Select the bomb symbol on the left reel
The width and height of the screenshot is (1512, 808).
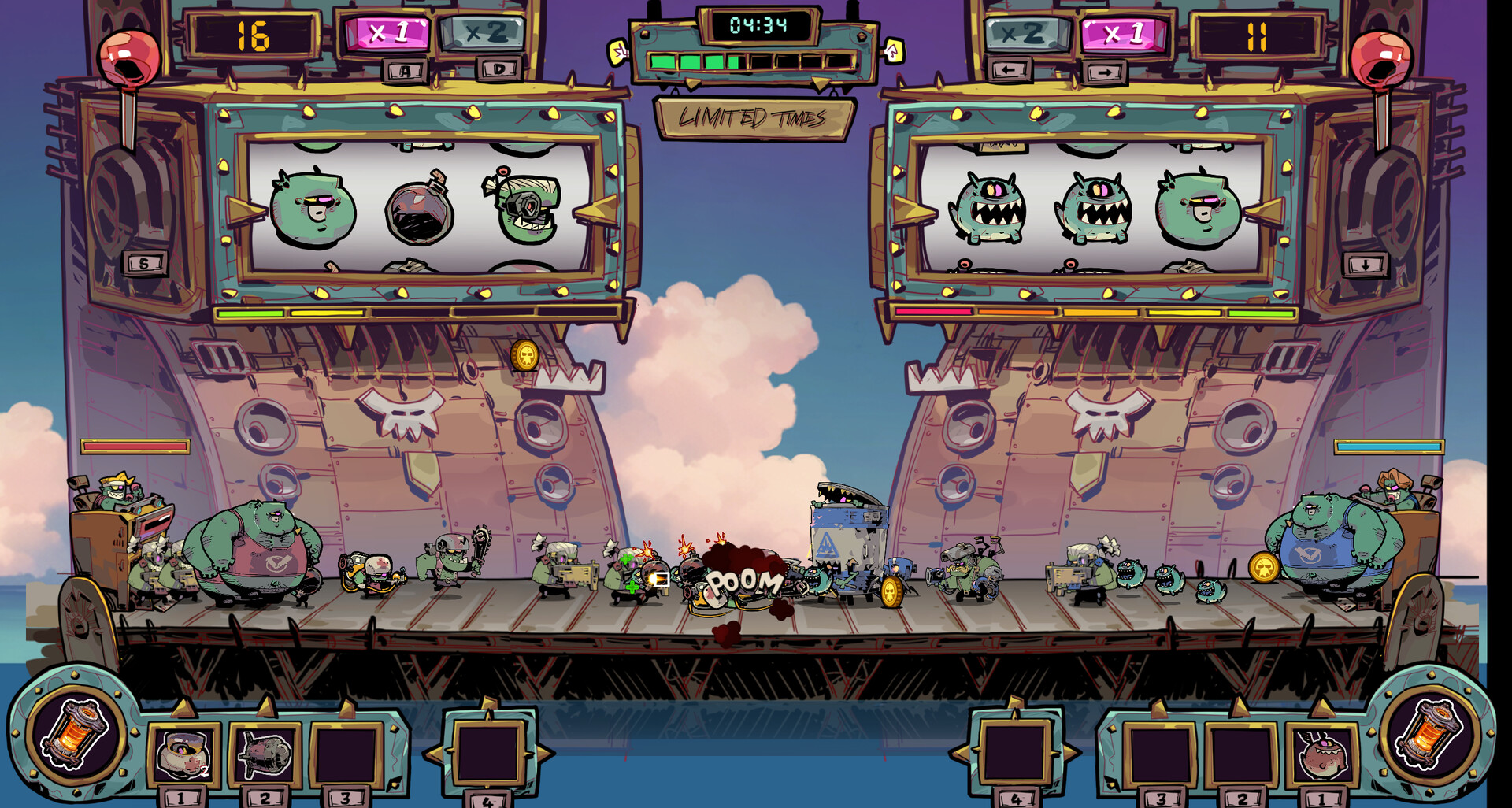tap(421, 211)
